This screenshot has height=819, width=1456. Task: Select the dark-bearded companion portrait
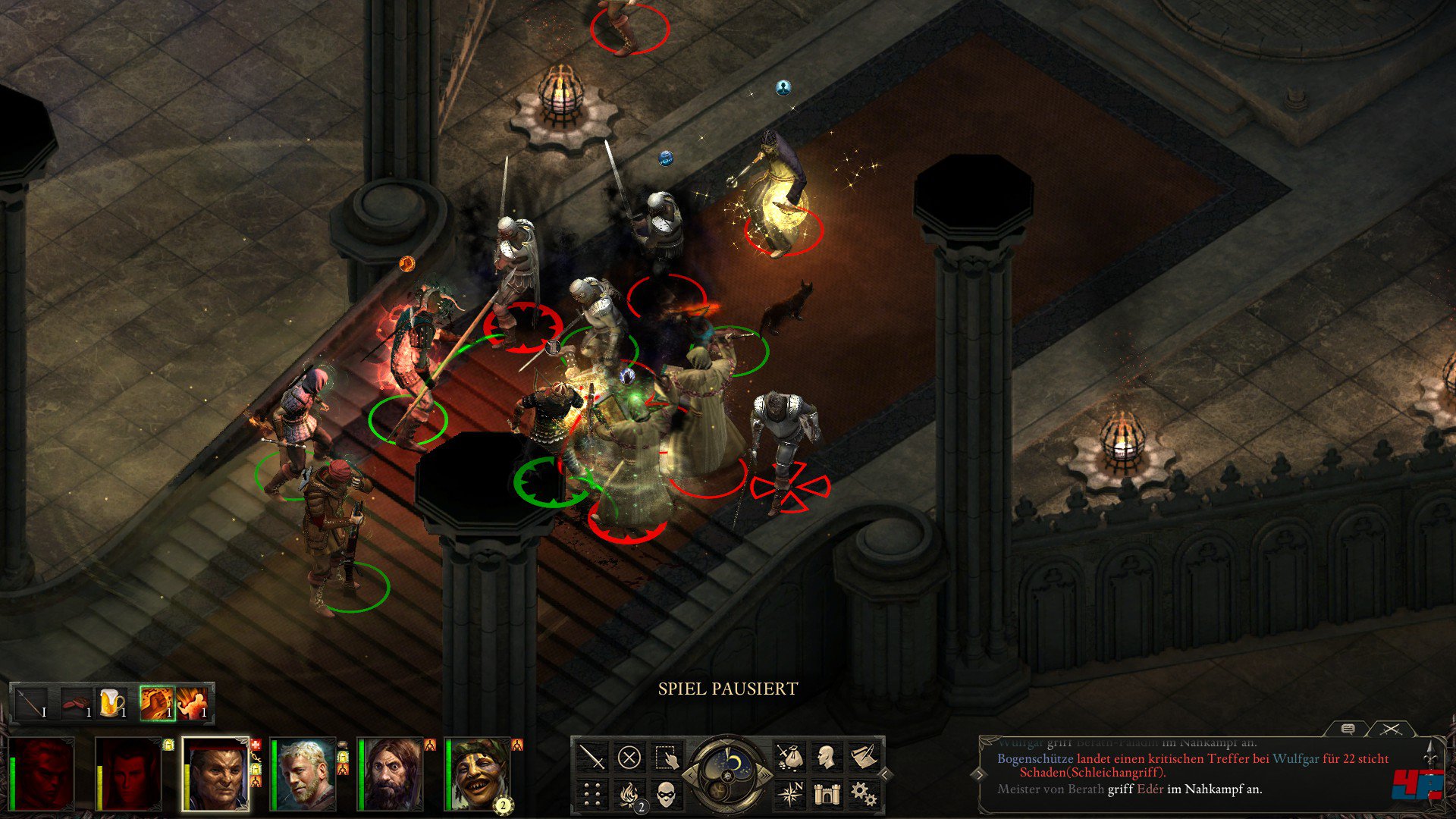pyautogui.click(x=391, y=773)
